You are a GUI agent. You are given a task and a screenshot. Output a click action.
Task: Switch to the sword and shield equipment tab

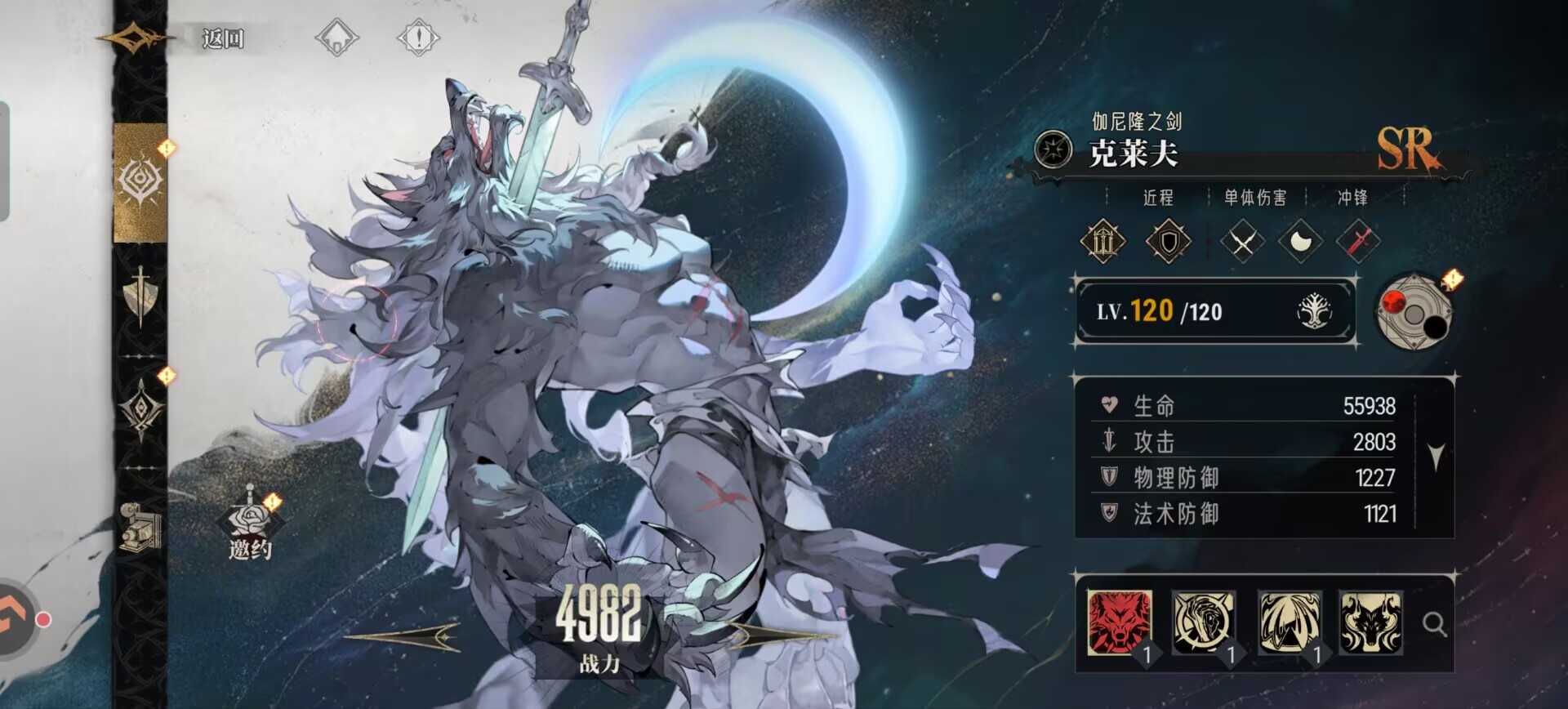pyautogui.click(x=140, y=294)
